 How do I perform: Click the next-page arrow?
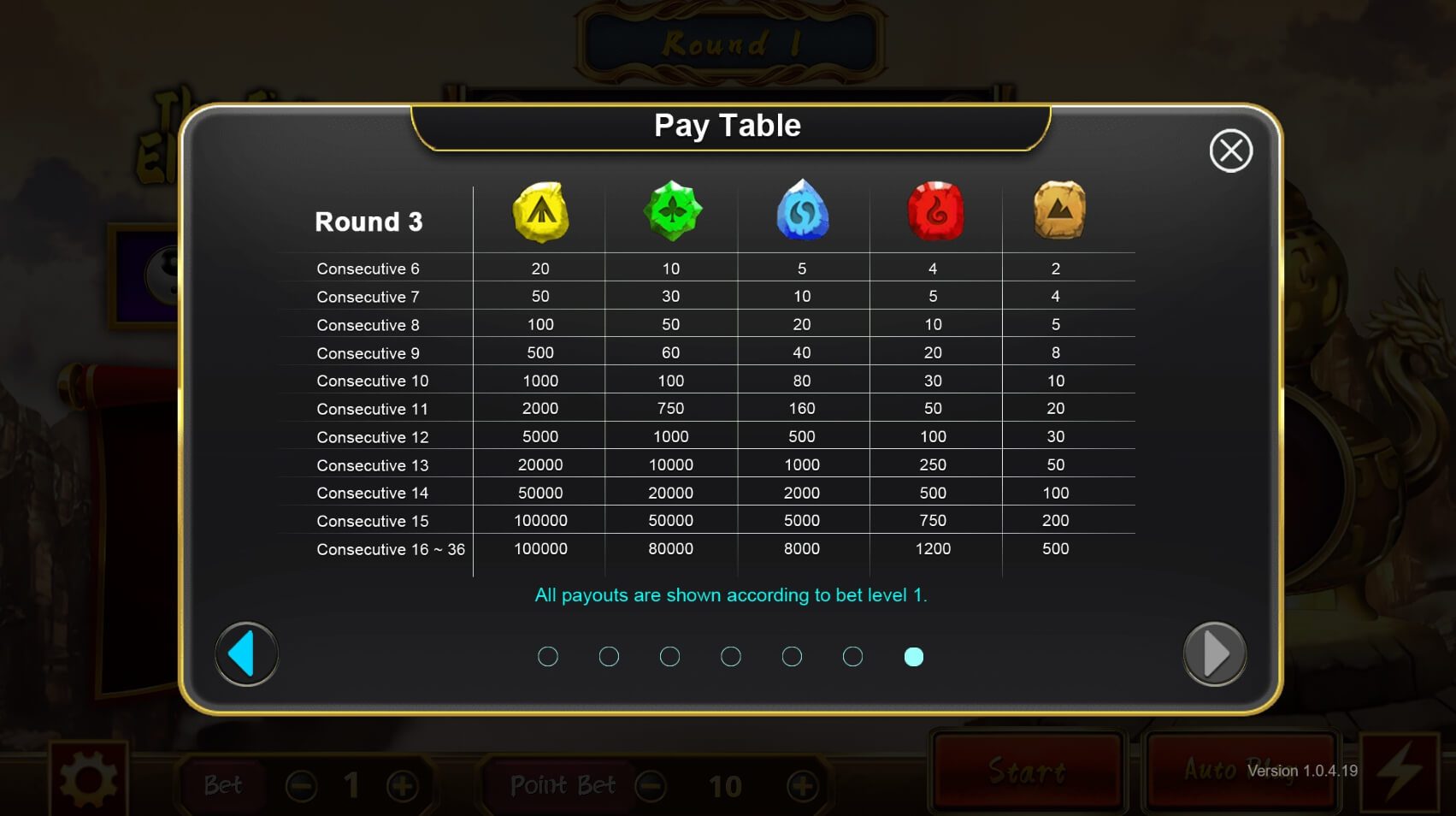click(x=1214, y=653)
